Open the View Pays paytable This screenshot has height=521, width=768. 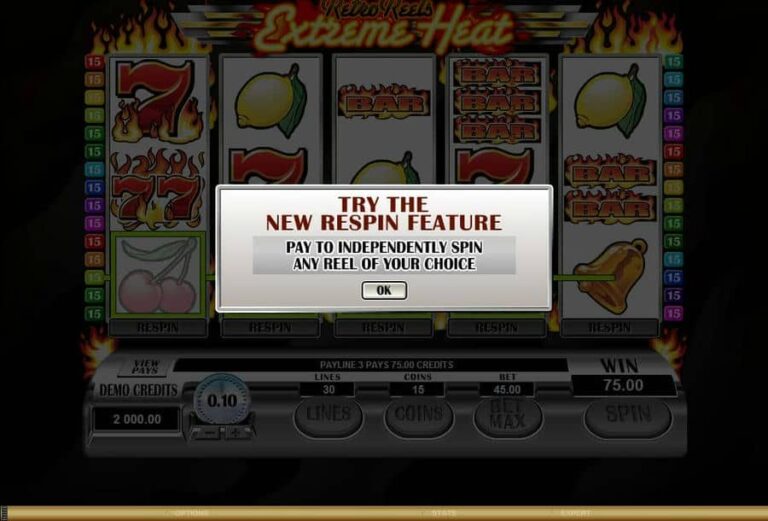[146, 368]
